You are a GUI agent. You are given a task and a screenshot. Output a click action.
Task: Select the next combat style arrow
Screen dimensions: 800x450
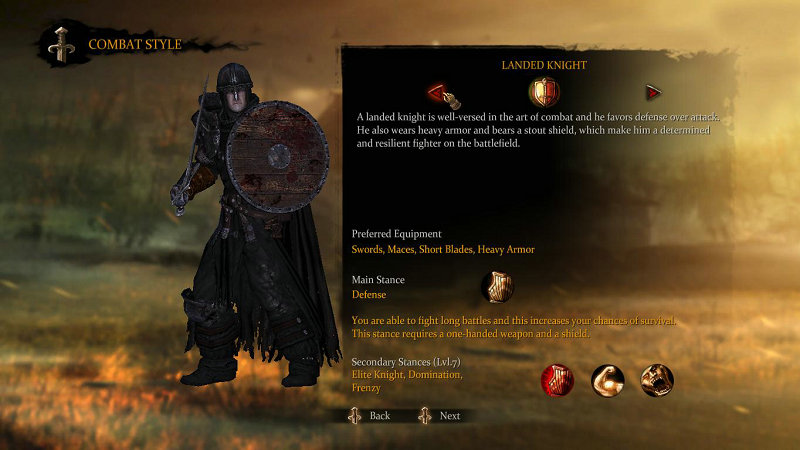654,93
